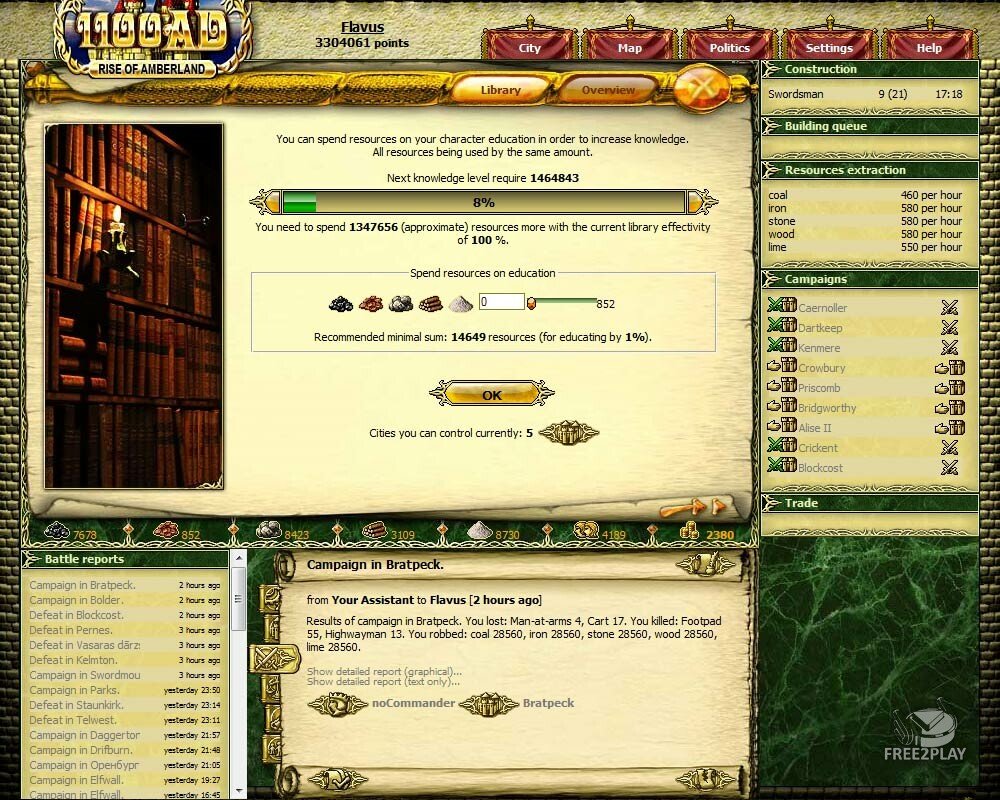Go to the Politics menu

click(730, 47)
